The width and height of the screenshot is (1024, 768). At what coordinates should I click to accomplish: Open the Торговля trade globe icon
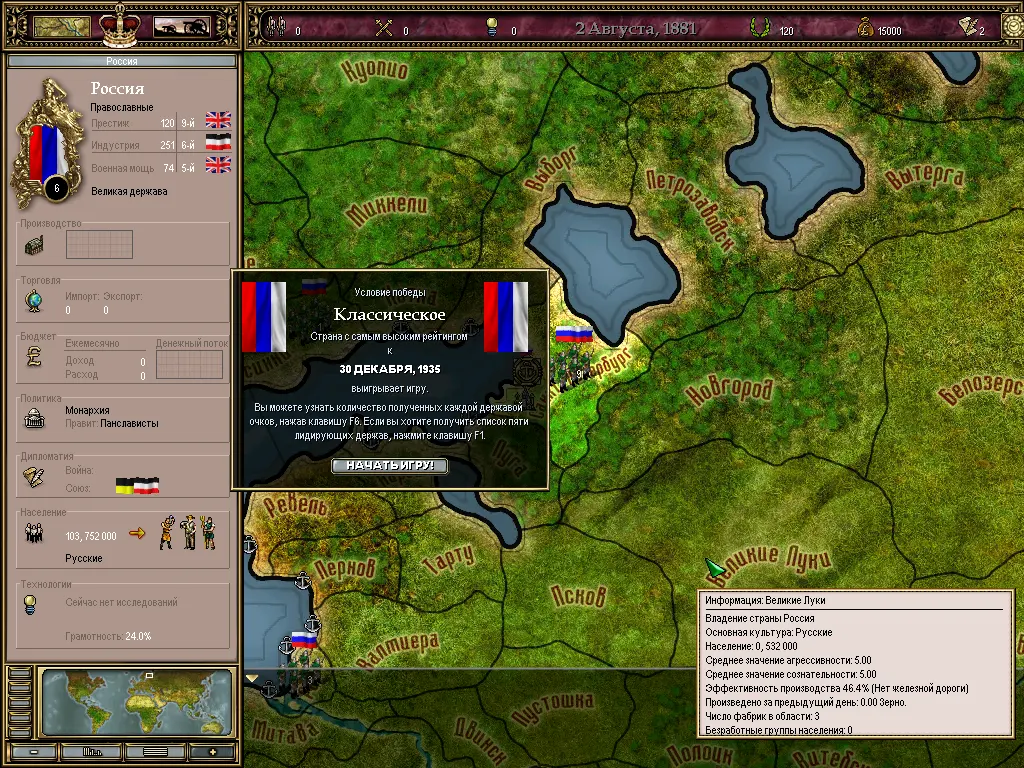(34, 301)
